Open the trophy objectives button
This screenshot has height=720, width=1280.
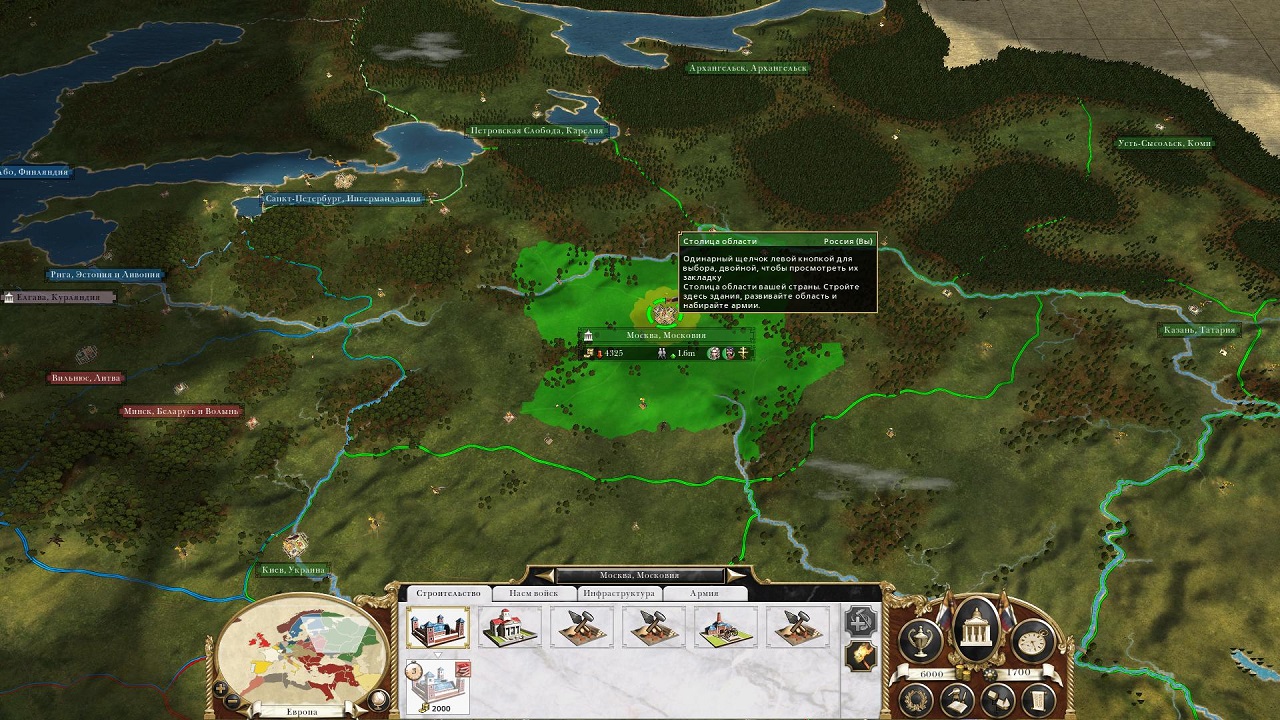coord(919,639)
